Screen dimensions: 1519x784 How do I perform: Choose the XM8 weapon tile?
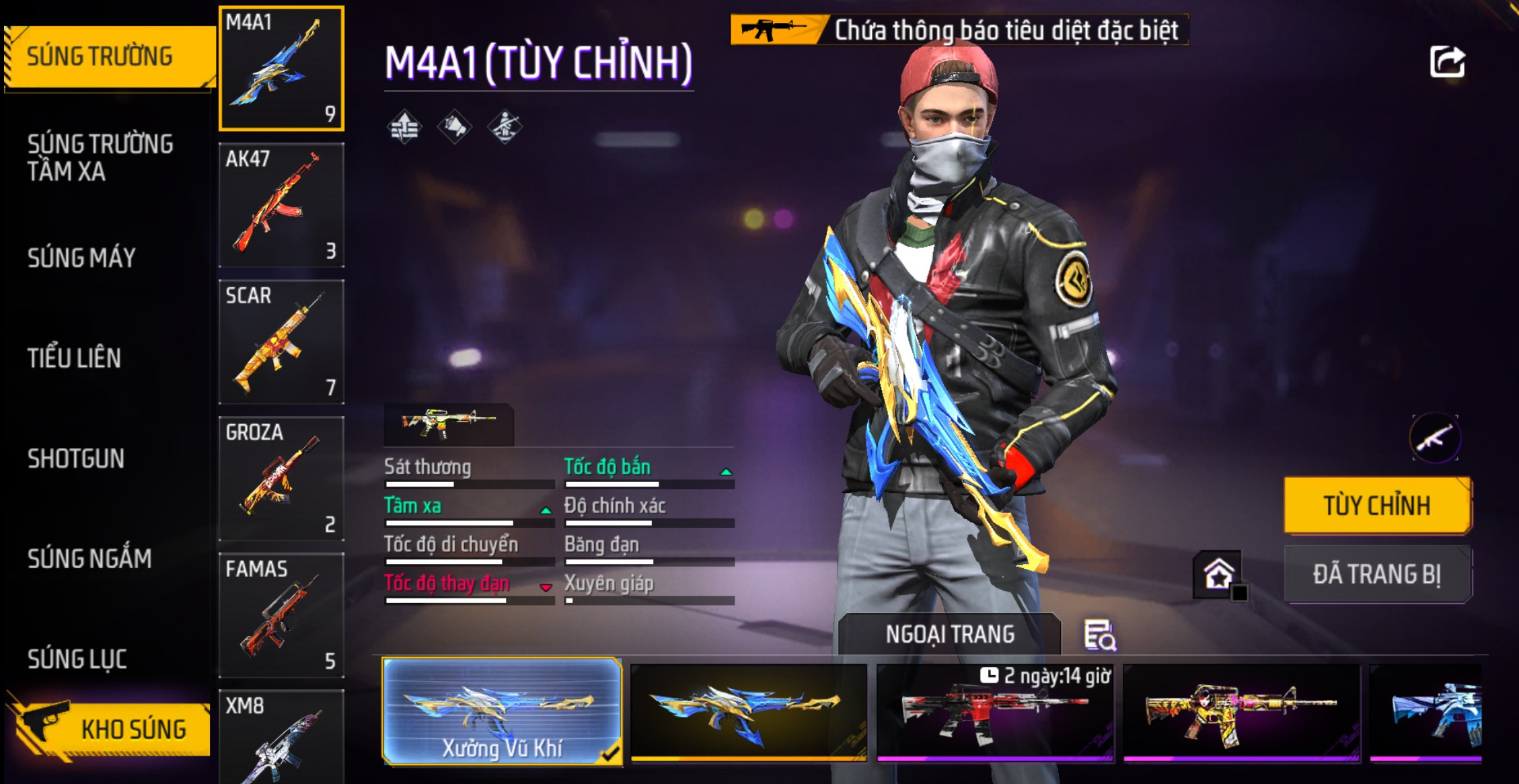pyautogui.click(x=281, y=737)
